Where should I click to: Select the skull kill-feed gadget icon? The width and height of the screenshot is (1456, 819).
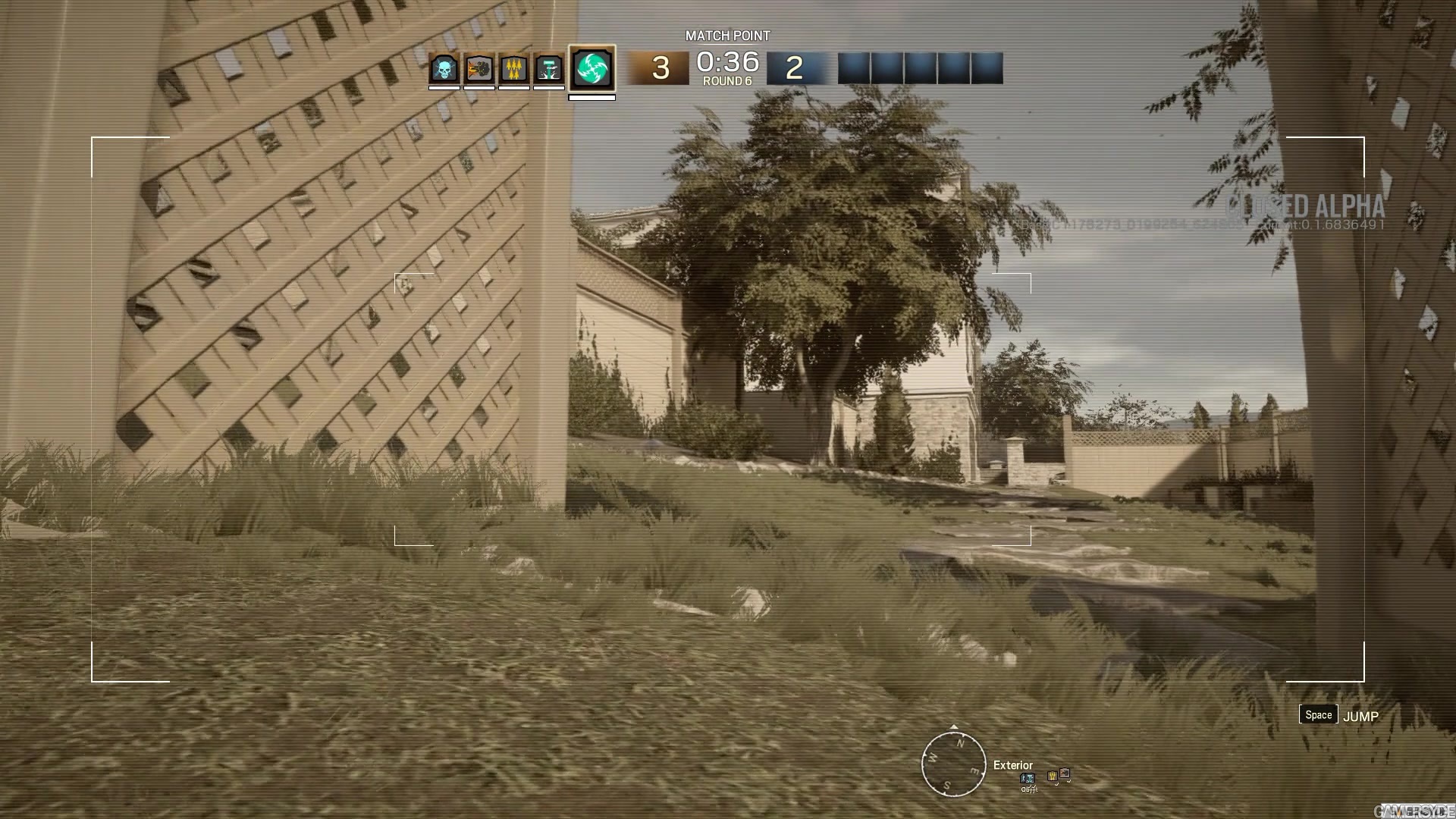click(x=444, y=67)
